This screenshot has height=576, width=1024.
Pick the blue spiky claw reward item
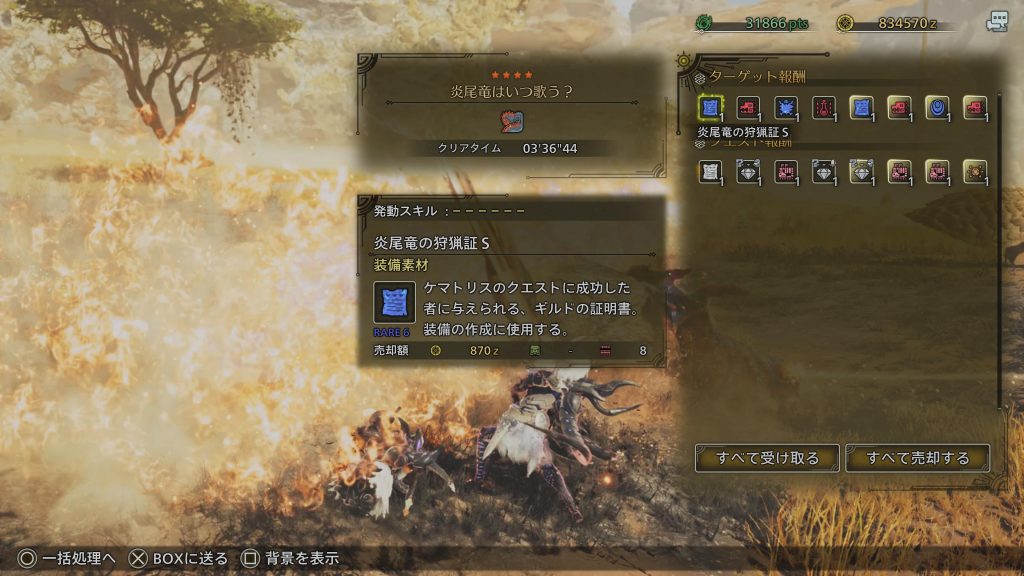[x=785, y=108]
